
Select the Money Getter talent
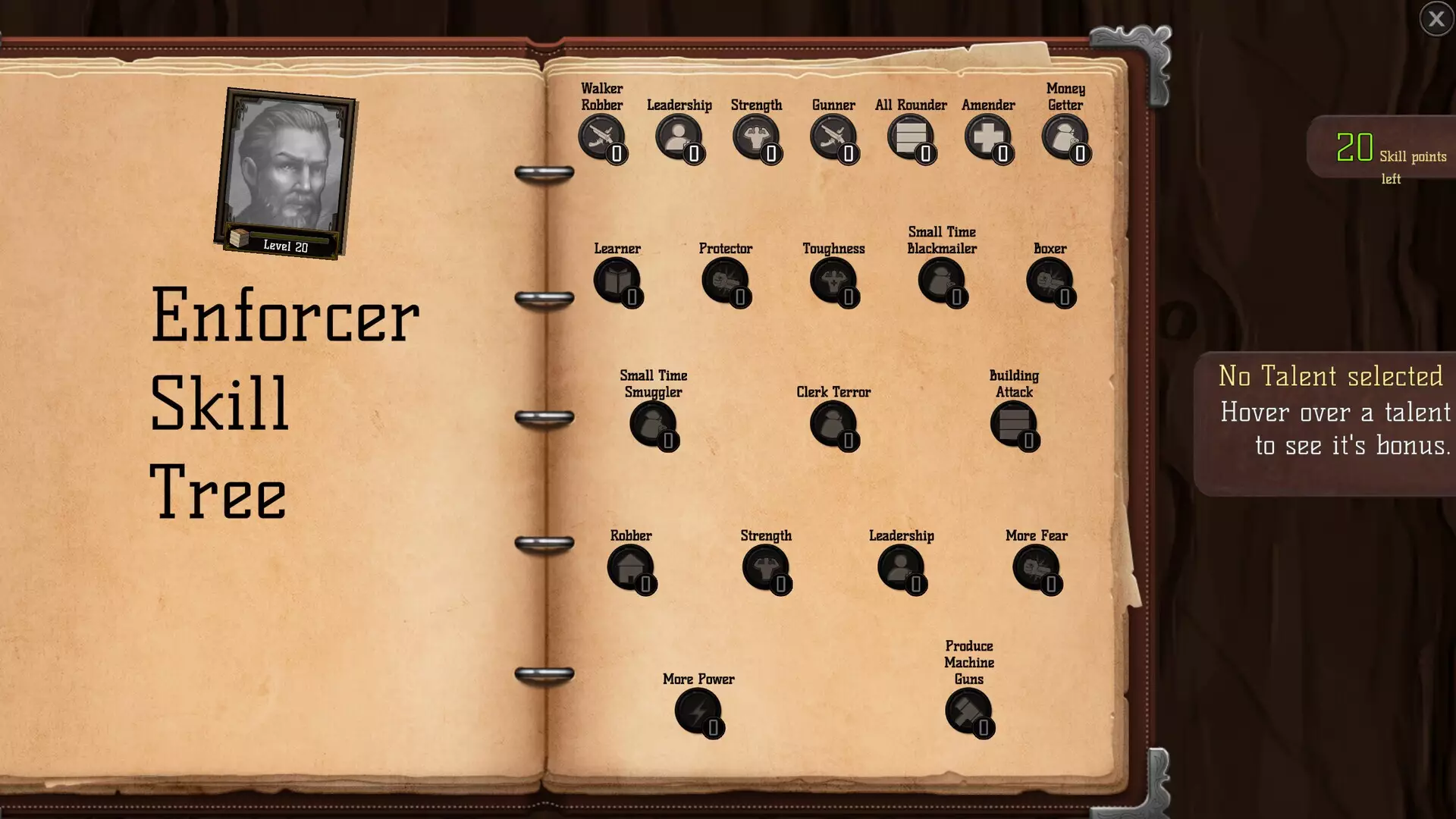point(1065,138)
